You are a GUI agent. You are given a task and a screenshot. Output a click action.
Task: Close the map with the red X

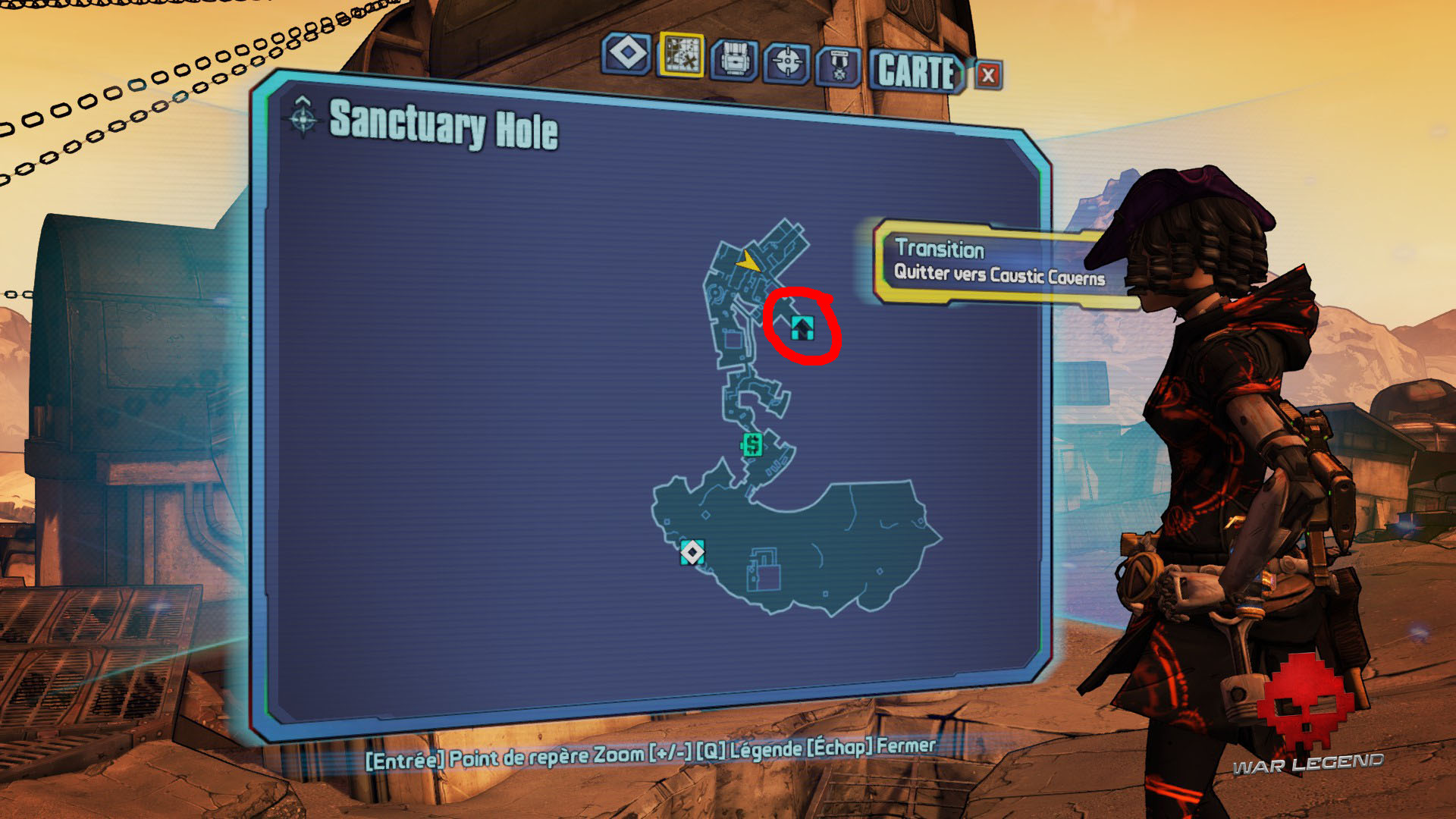[988, 75]
